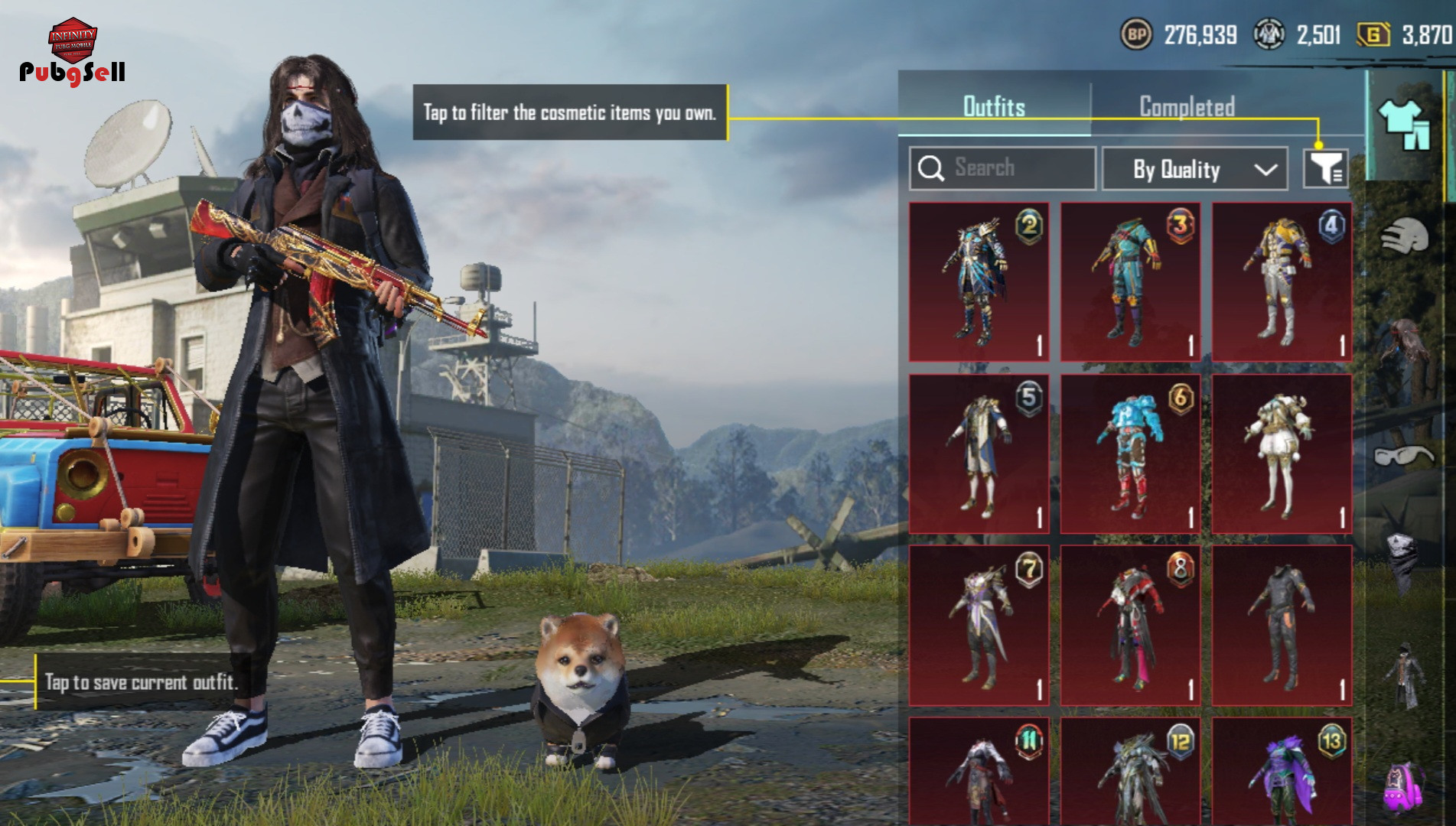Screen dimensions: 1456x826
Task: Open the shirt and pants clothing category
Action: (x=1404, y=125)
